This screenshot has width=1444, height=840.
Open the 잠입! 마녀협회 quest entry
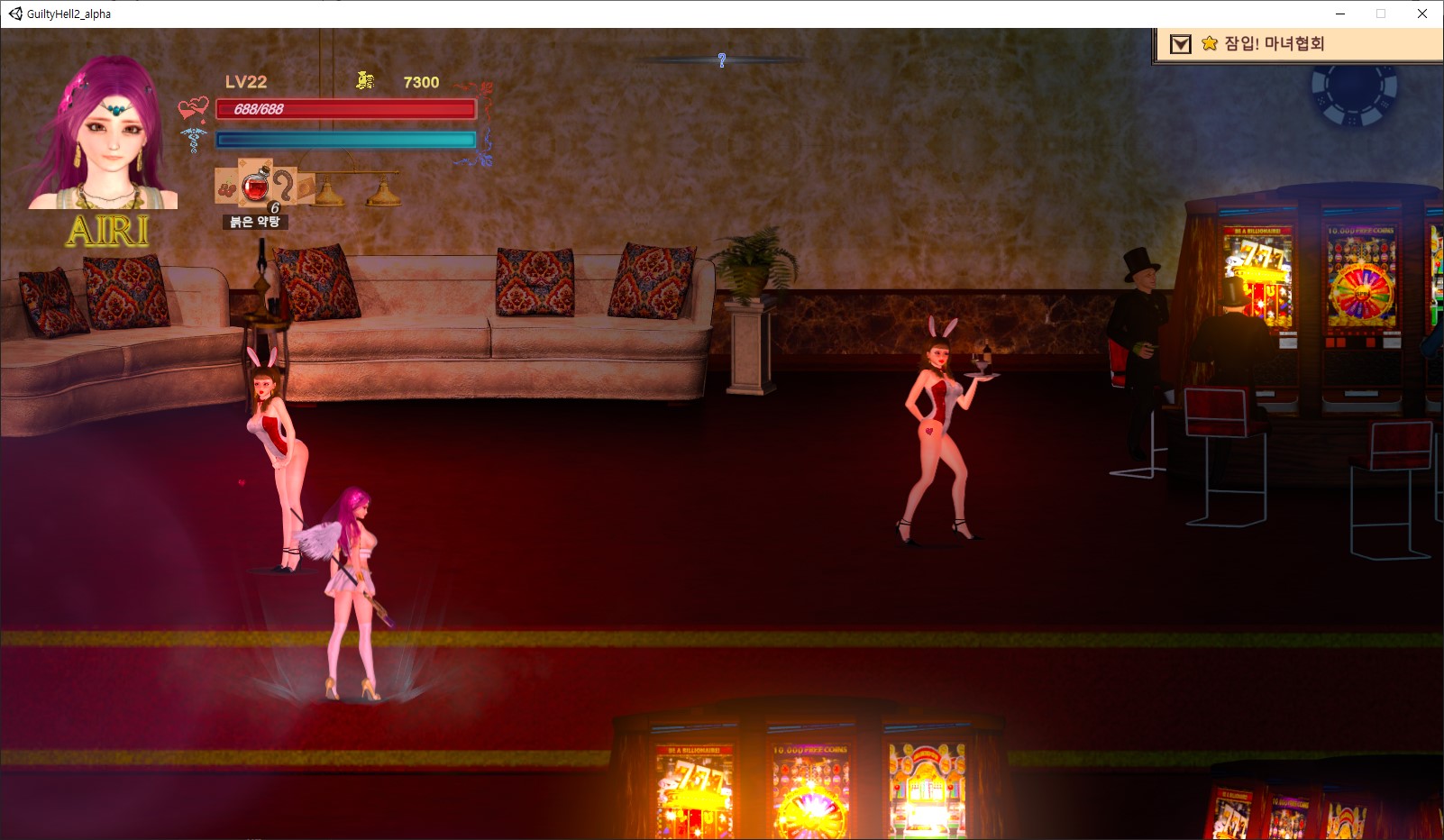(1274, 44)
